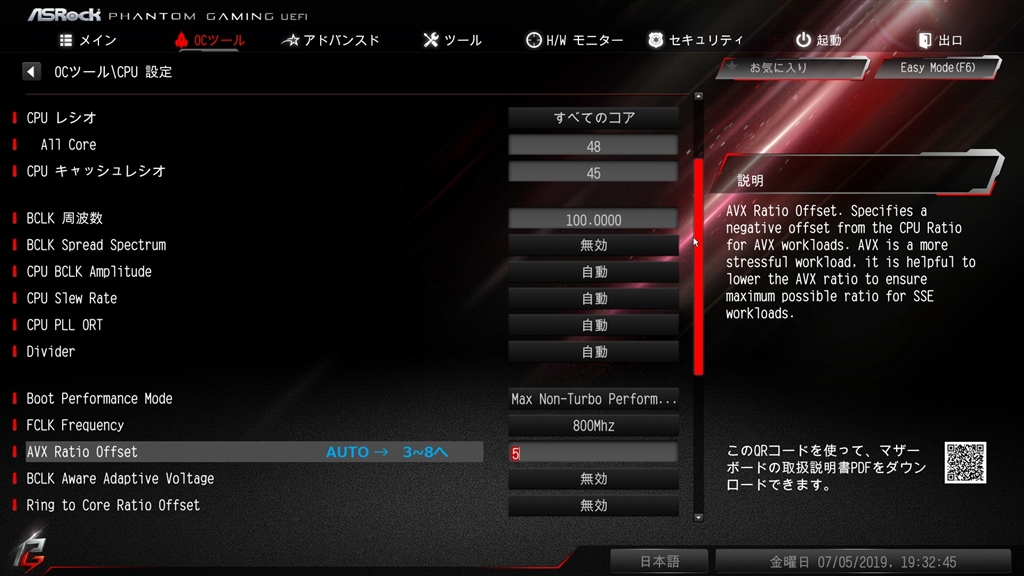
Task: Open the H/W モニター tab
Action: (575, 40)
